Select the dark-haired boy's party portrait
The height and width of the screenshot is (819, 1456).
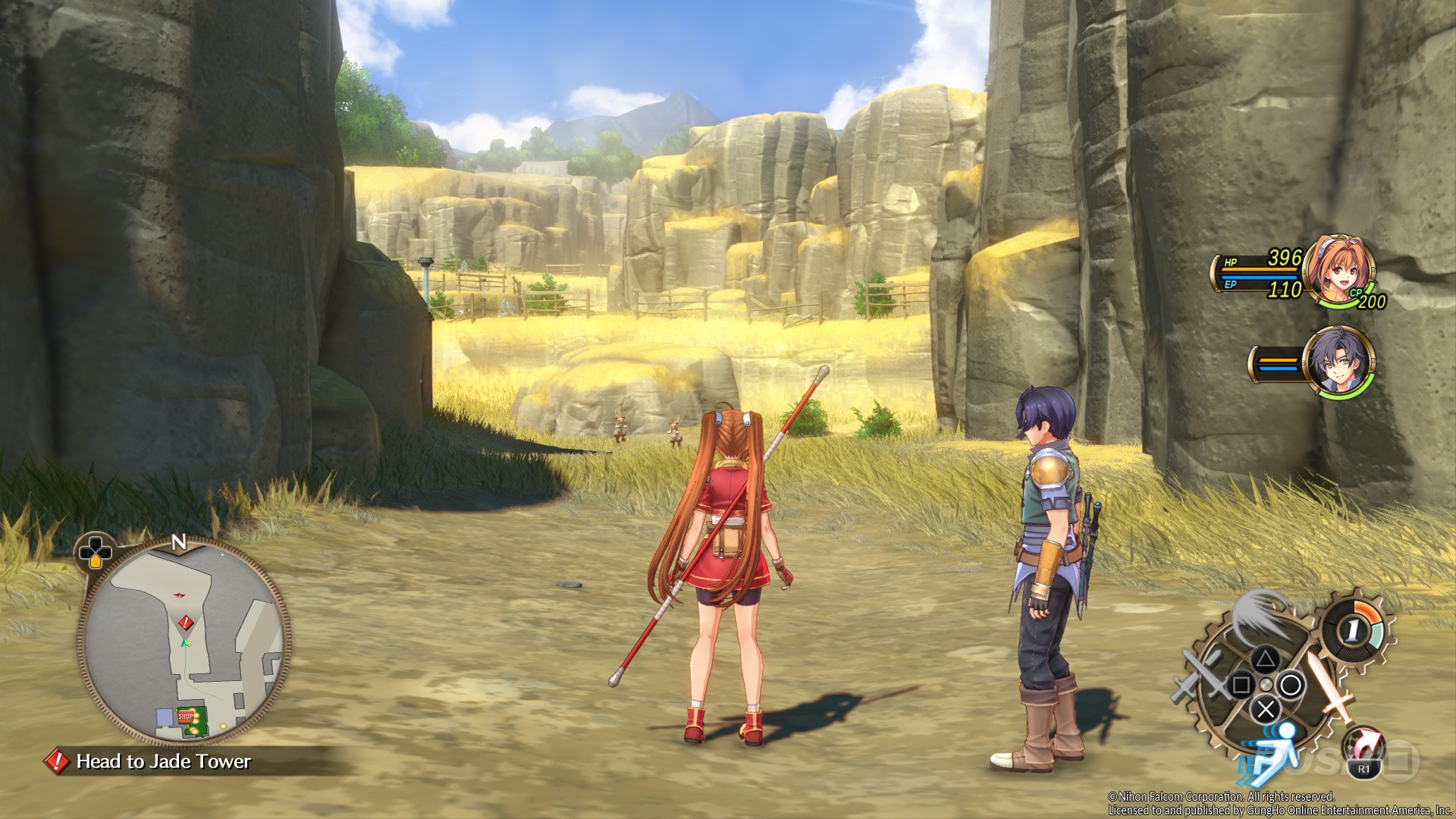click(x=1338, y=362)
